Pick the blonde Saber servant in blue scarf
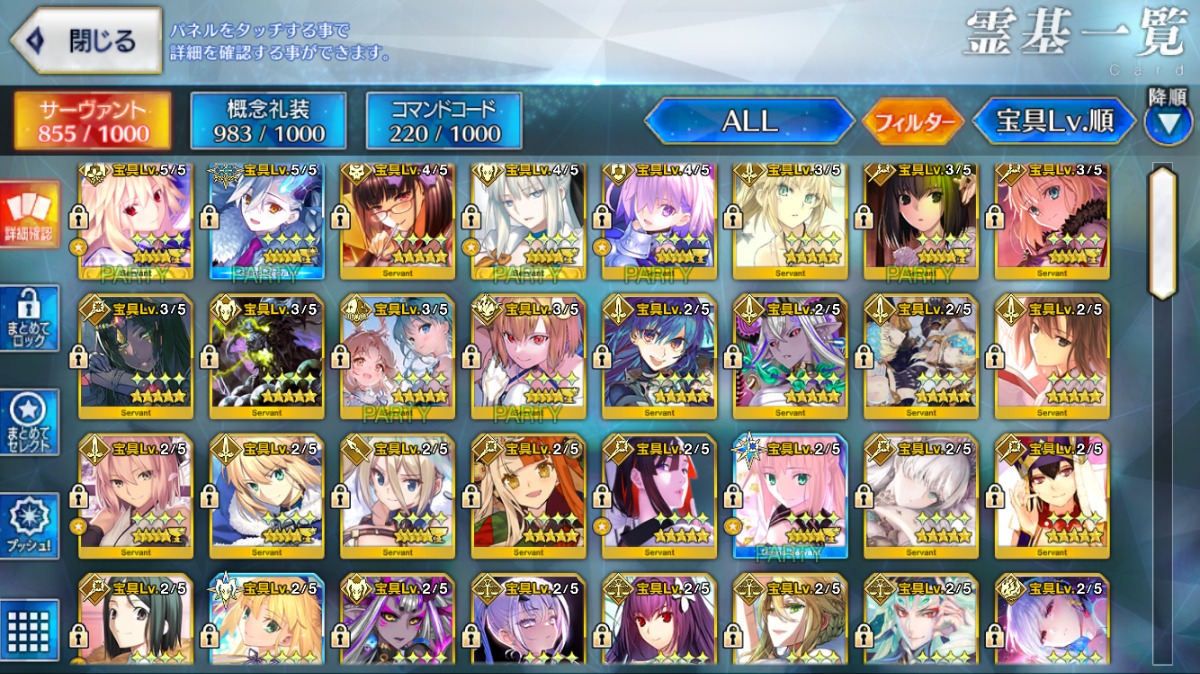 (266, 496)
